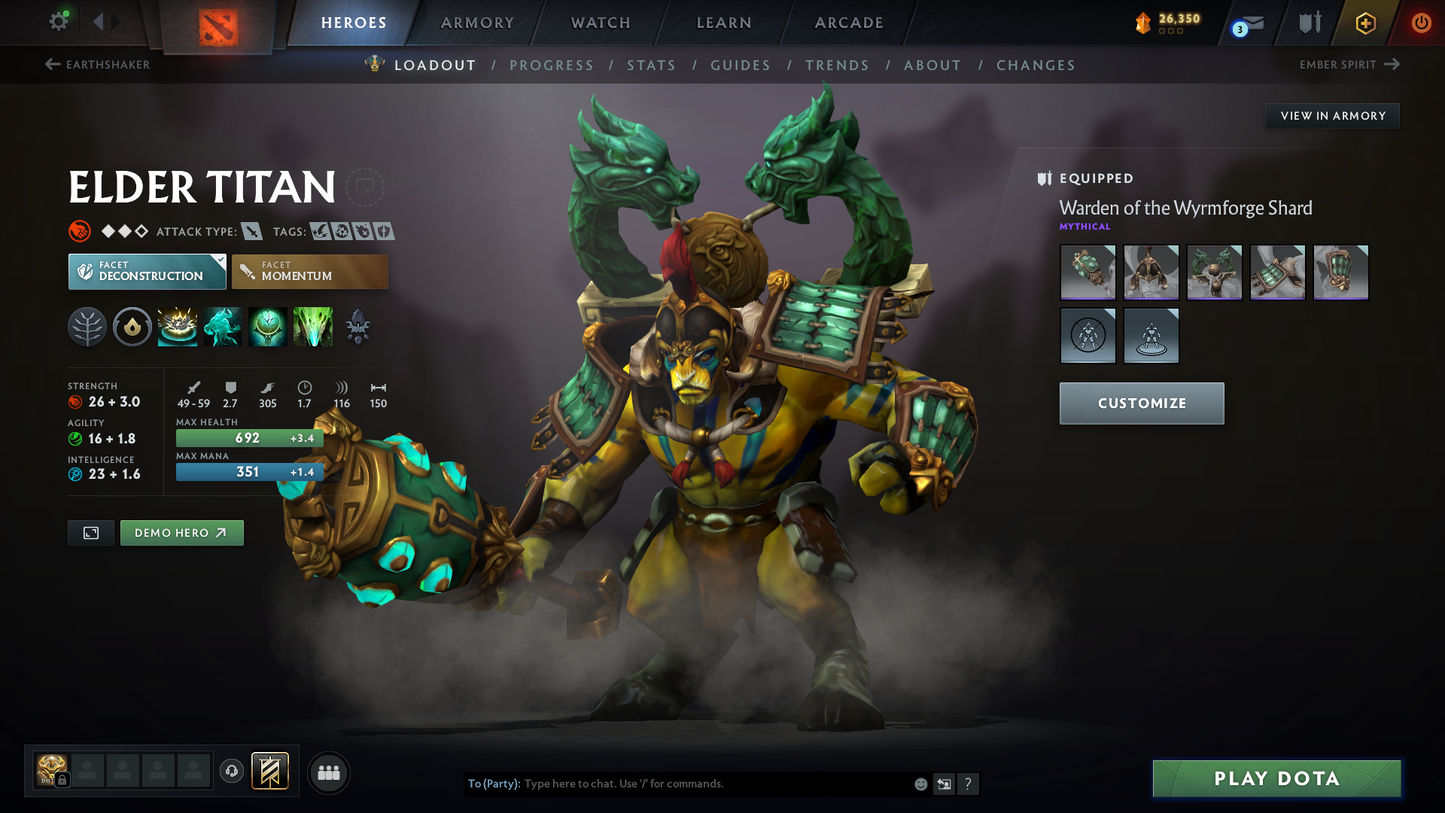Click the innate ability droplet icon
Screen dimensions: 1445x813
(x=132, y=327)
